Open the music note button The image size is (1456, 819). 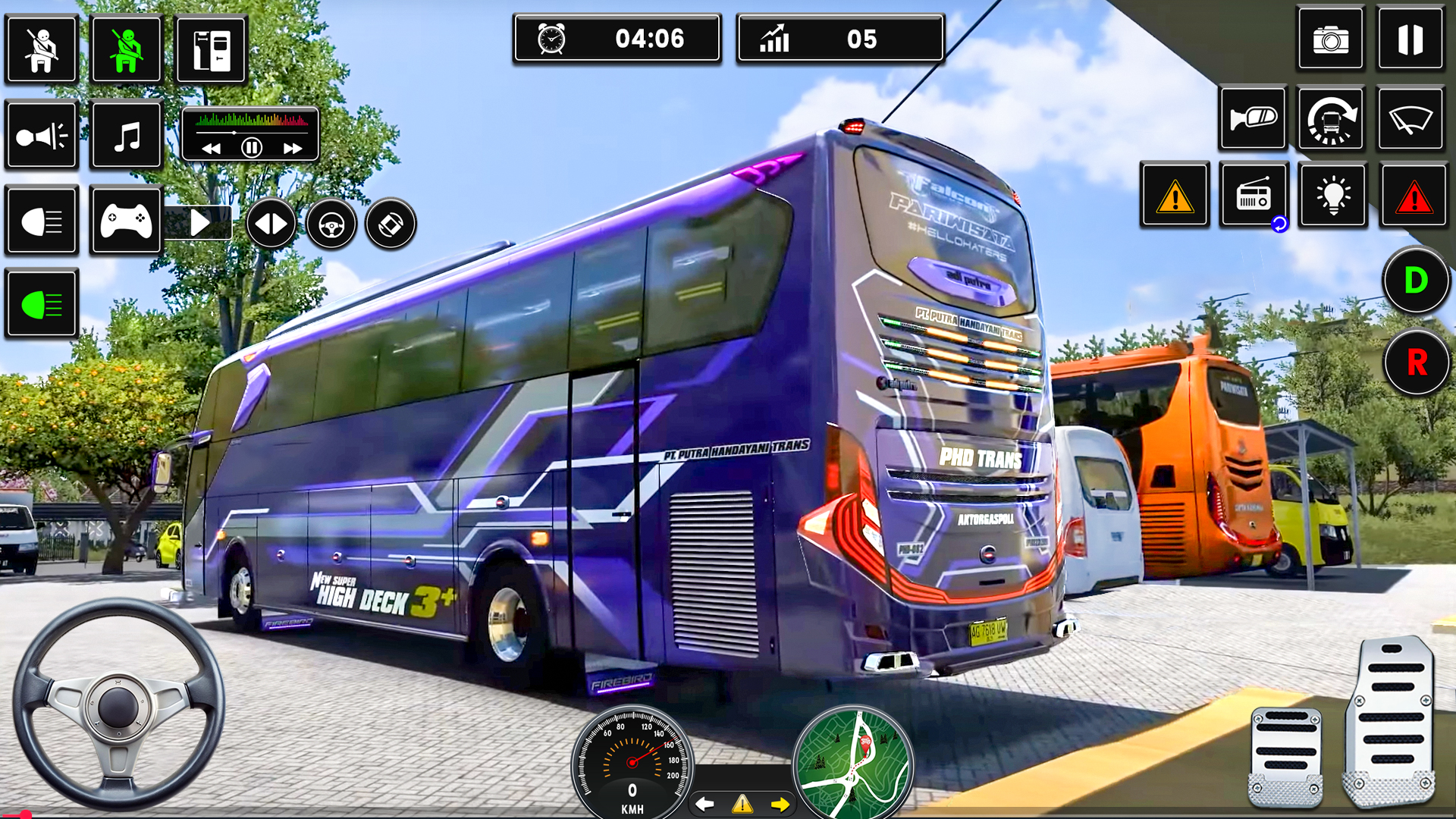coord(127,136)
